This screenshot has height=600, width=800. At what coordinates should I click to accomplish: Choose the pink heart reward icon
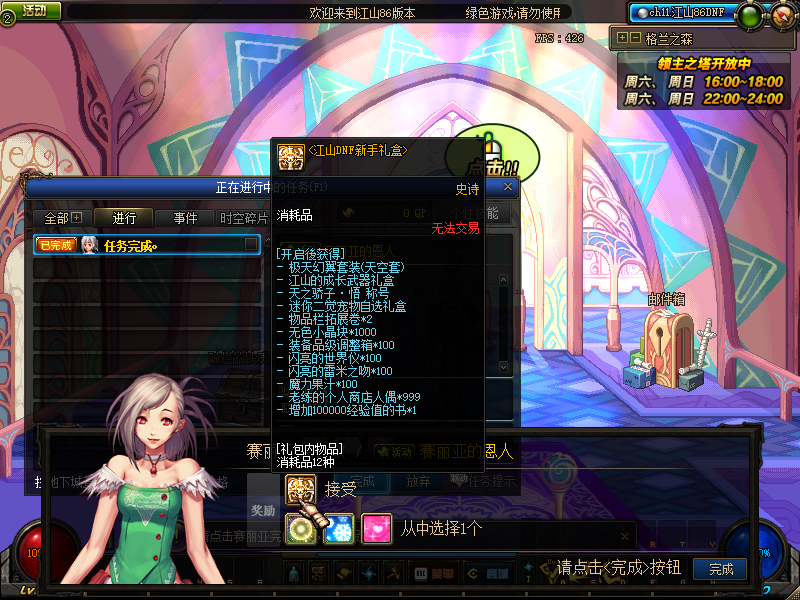[376, 529]
